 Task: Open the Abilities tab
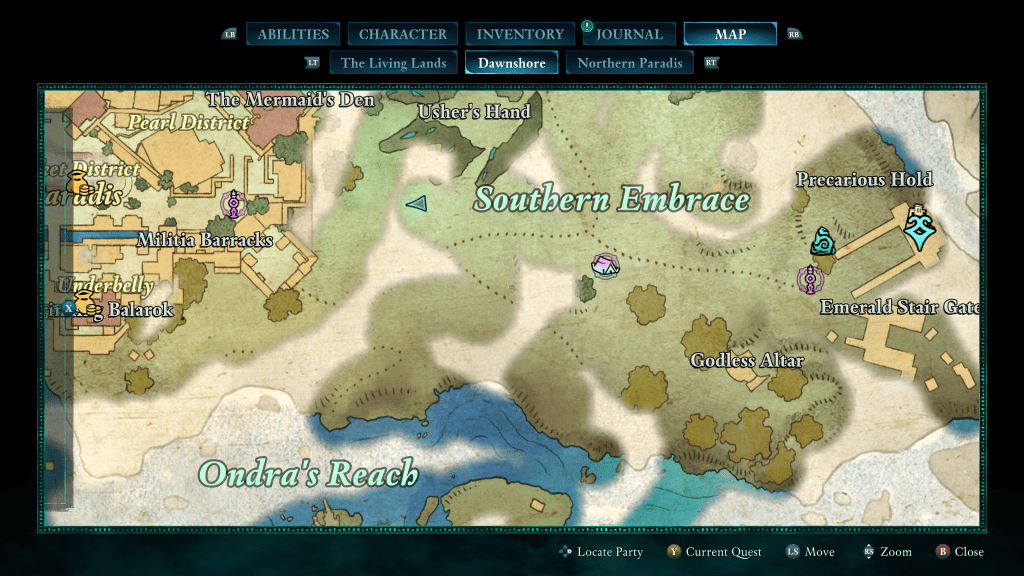293,34
